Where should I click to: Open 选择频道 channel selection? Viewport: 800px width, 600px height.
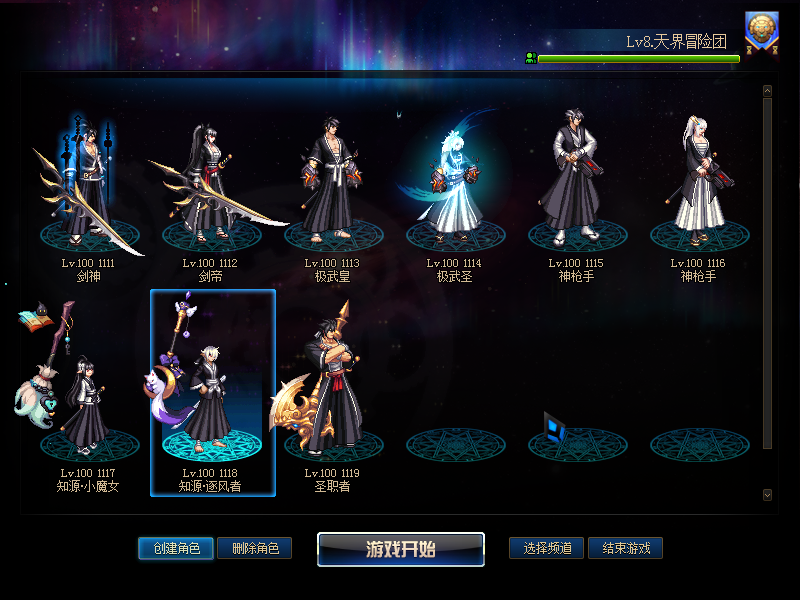547,548
